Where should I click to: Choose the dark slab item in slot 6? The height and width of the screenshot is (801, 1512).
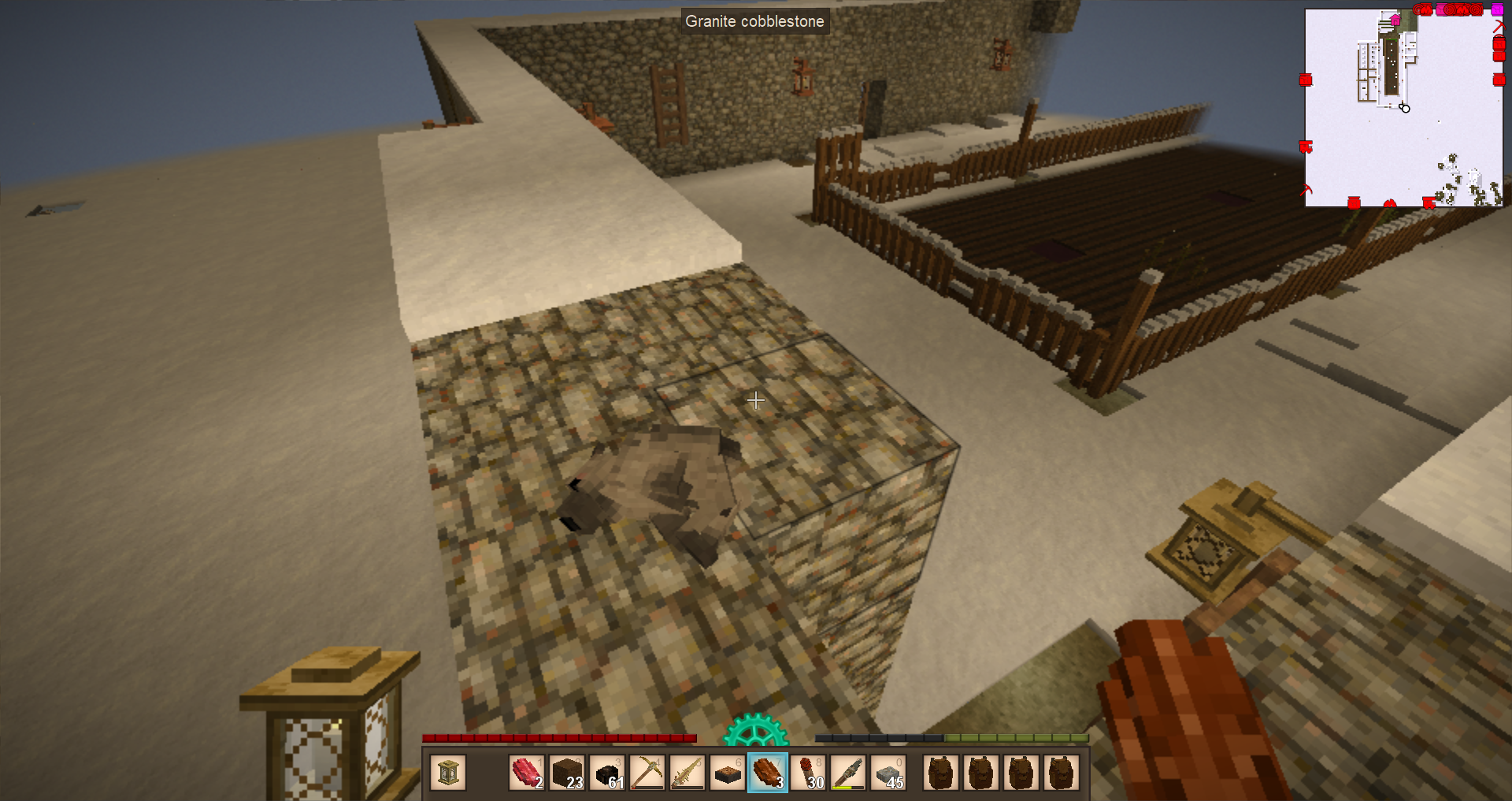pyautogui.click(x=728, y=773)
